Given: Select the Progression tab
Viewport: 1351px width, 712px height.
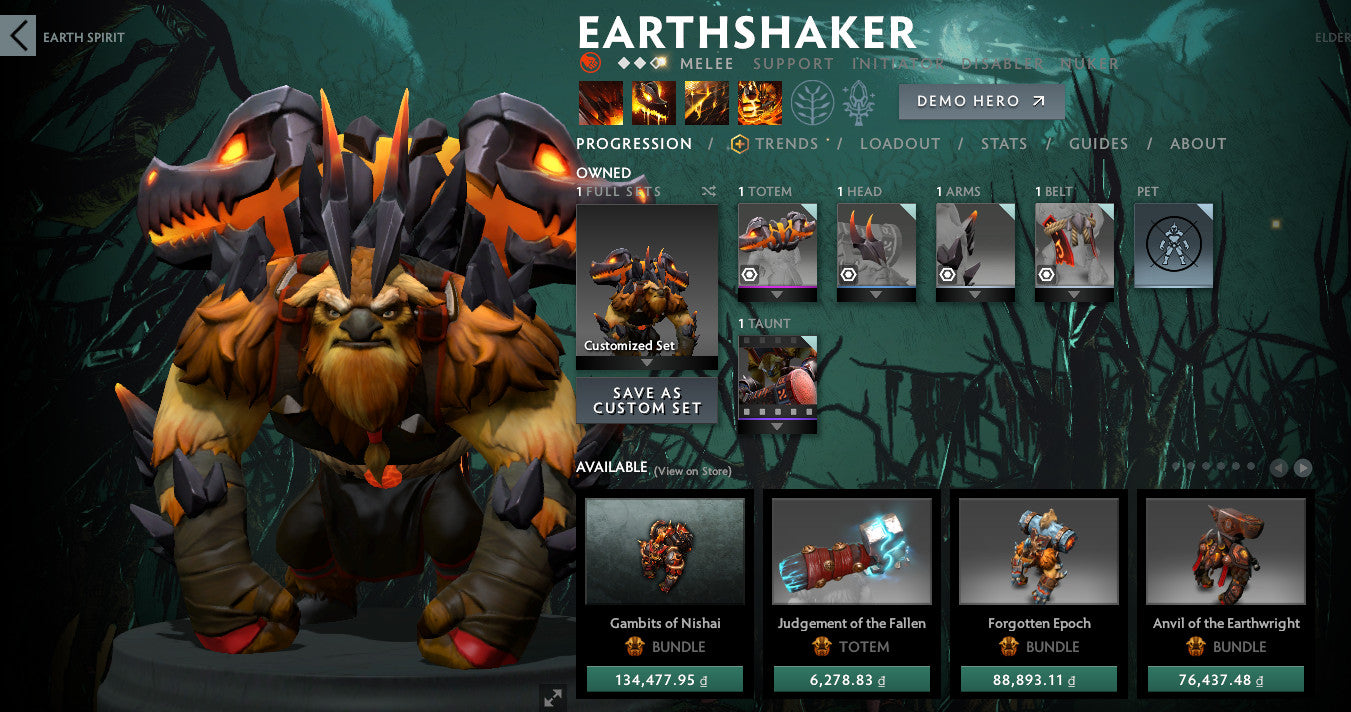Looking at the screenshot, I should (634, 144).
